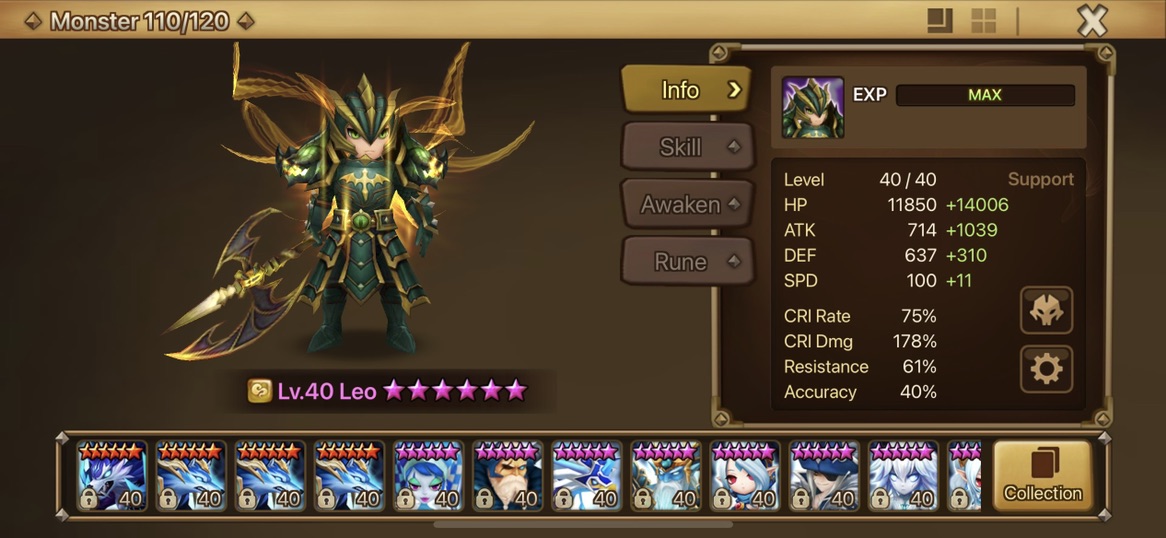Close the Monster window
Image resolution: width=1166 pixels, height=538 pixels.
point(1092,20)
